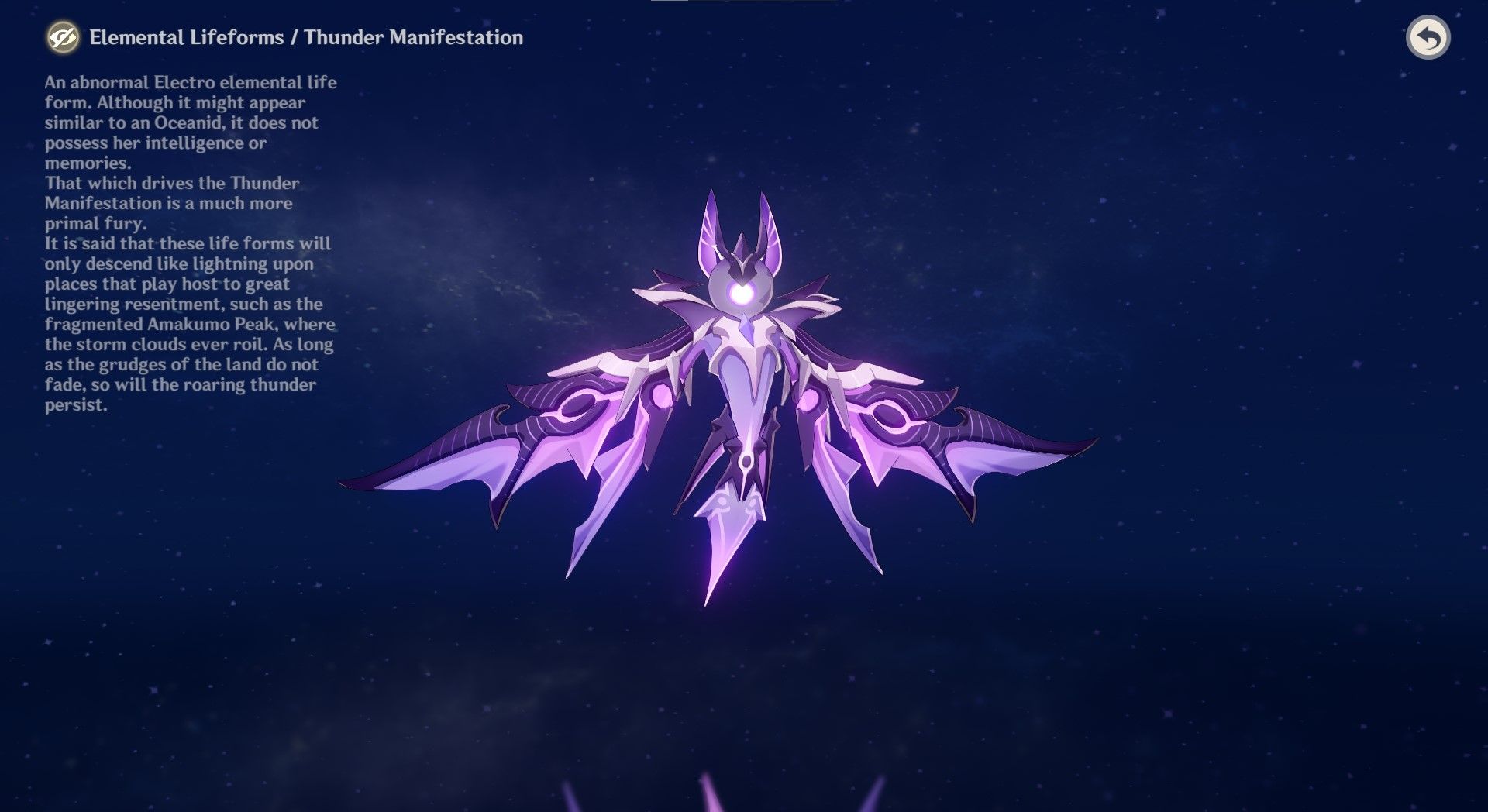Expand the Elemental Lifeforms category header
The height and width of the screenshot is (812, 1488).
click(x=186, y=36)
